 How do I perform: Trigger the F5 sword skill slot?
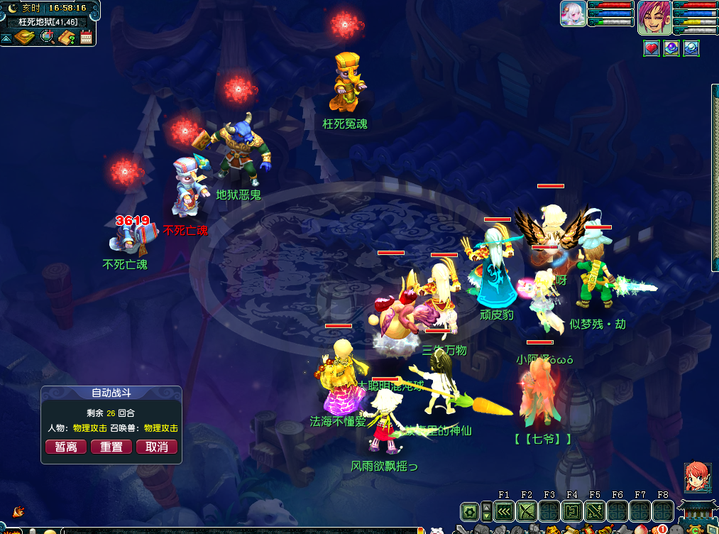[595, 512]
